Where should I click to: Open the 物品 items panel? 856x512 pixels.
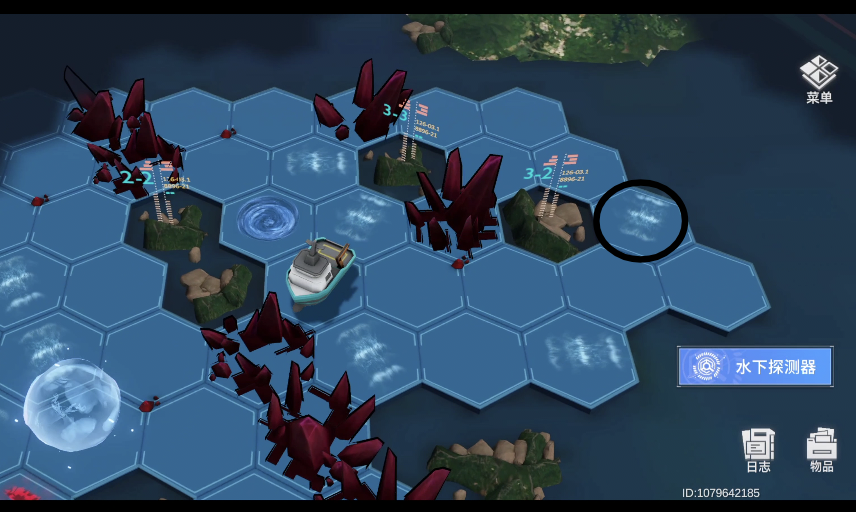click(x=821, y=449)
